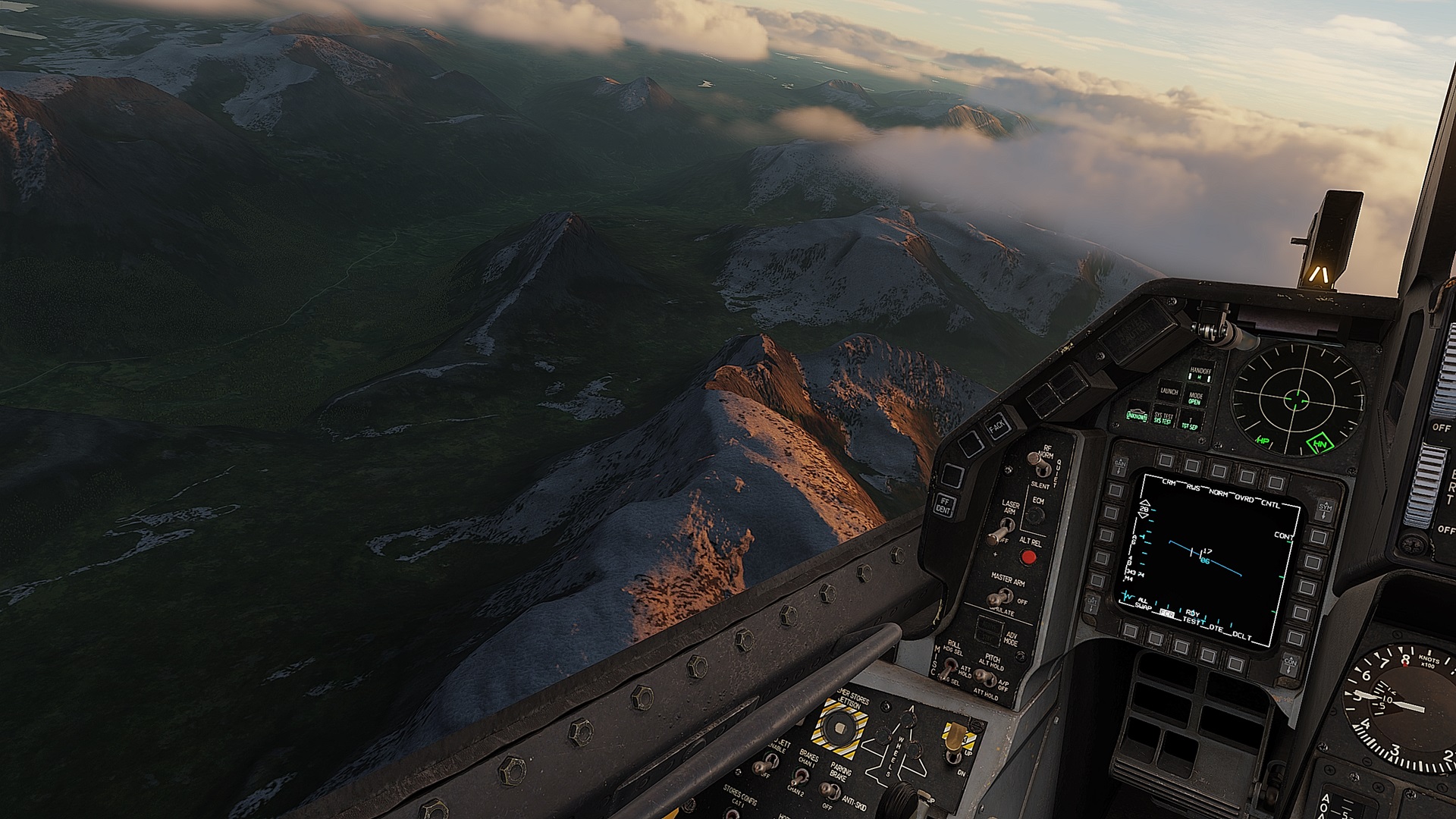This screenshot has width=1456, height=819.
Task: Toggle the MODE OPEN button
Action: 1196,398
